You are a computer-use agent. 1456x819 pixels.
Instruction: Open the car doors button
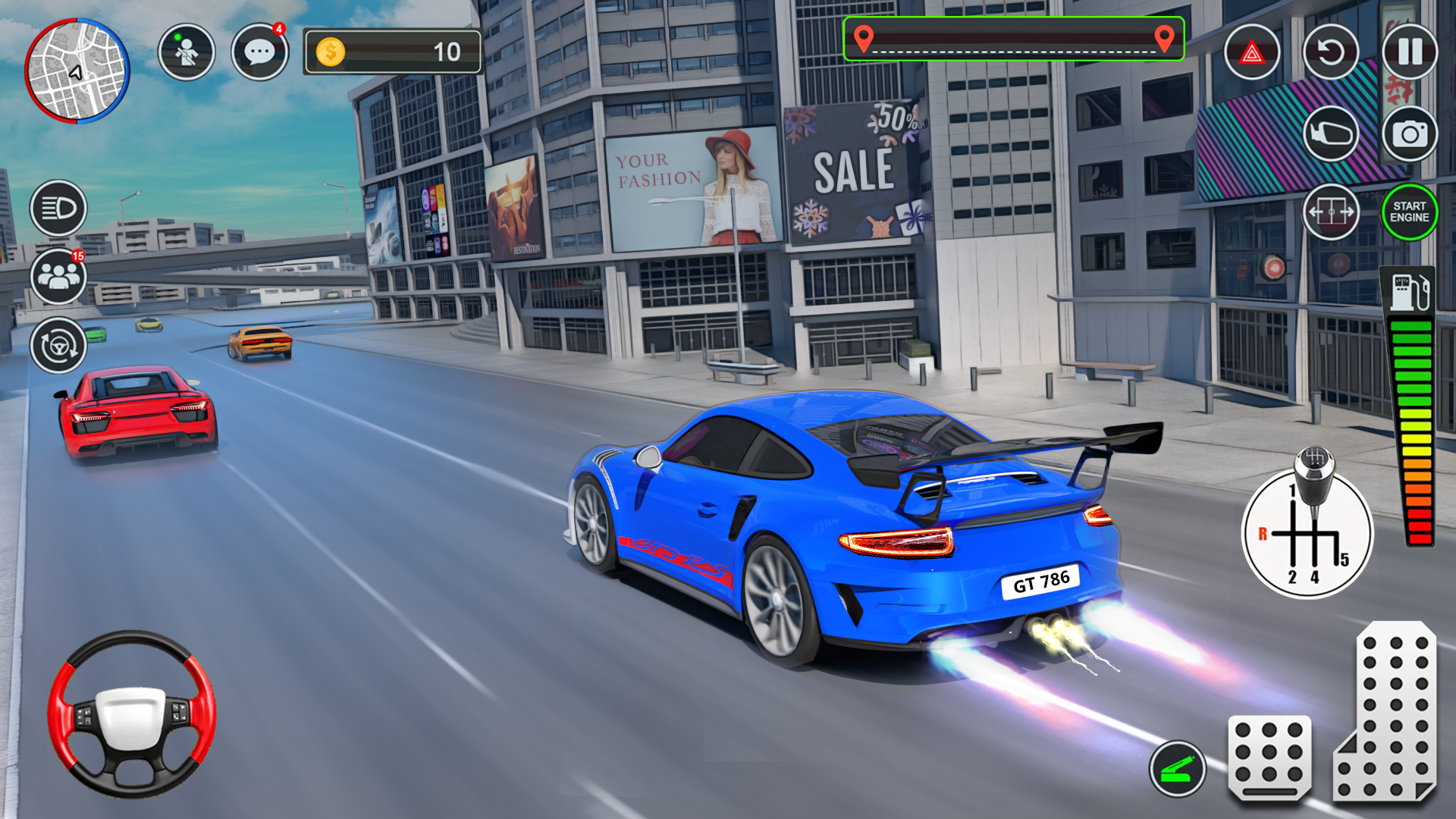click(x=1331, y=212)
